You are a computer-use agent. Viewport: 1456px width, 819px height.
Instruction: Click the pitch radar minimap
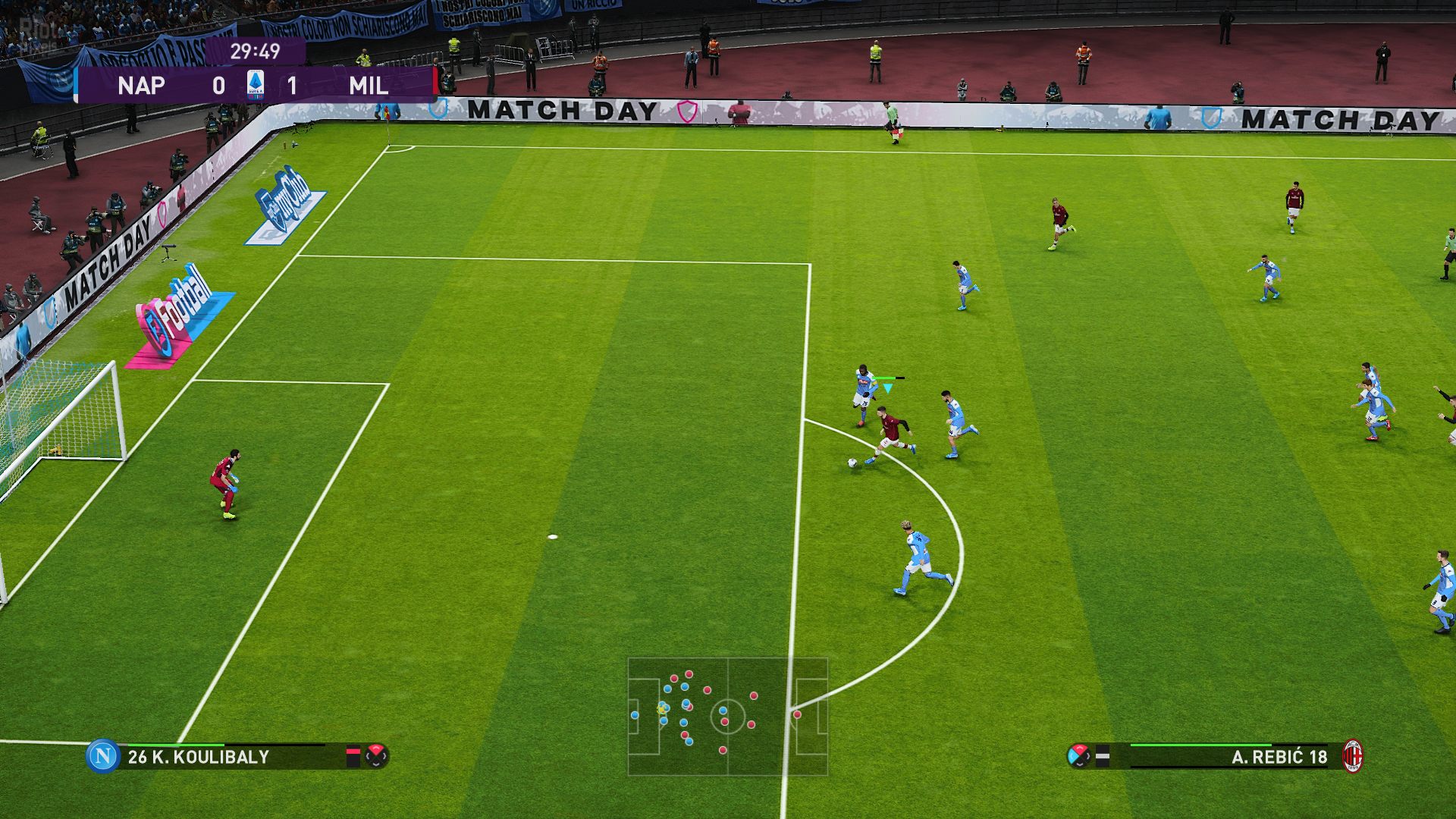(x=727, y=716)
